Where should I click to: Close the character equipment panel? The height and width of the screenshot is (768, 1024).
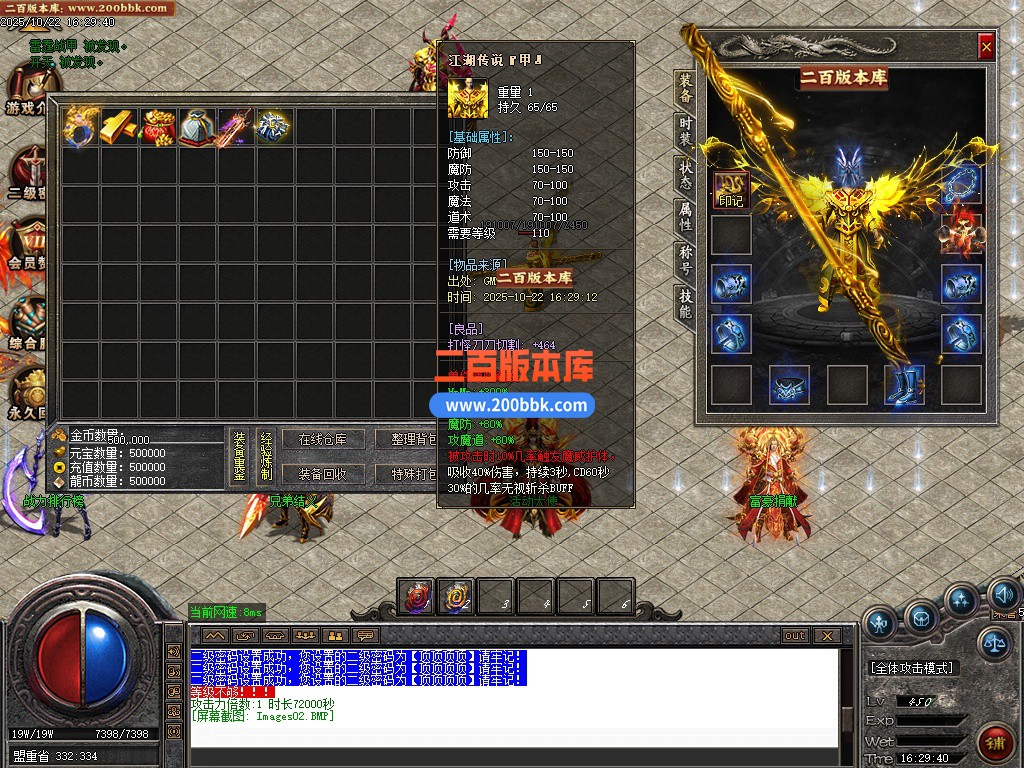point(986,46)
